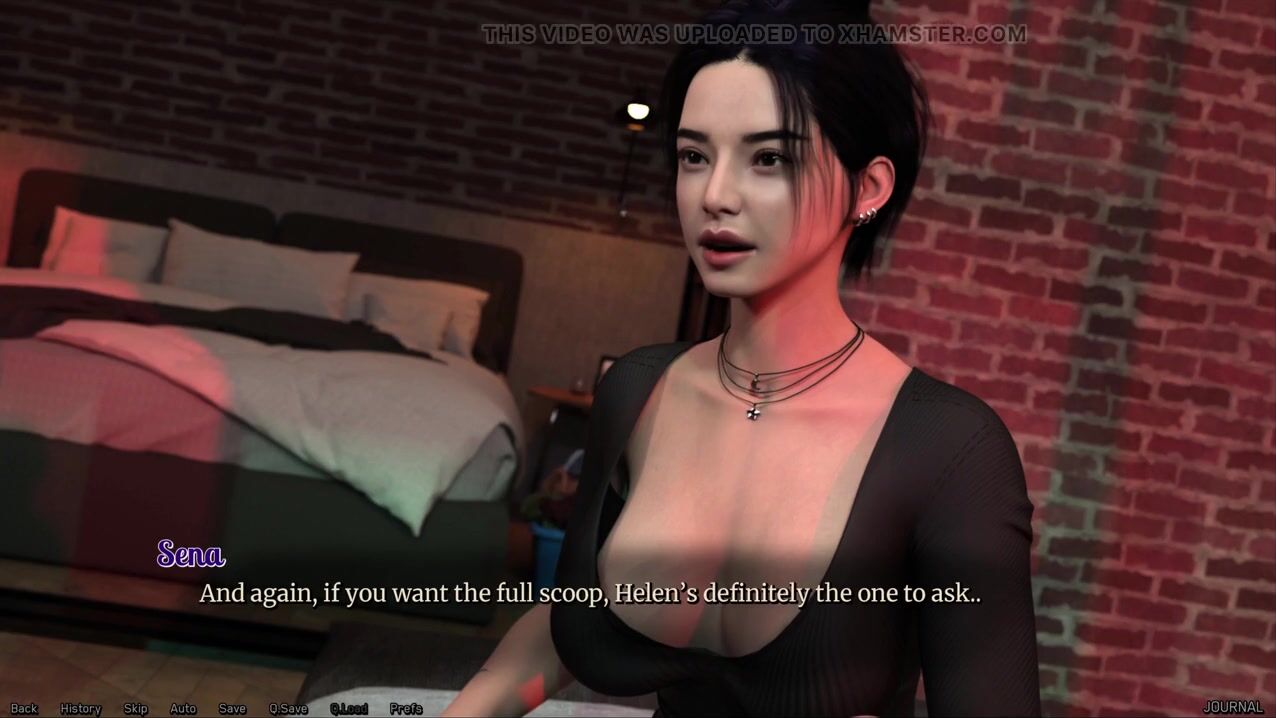
Task: Toggle Auto advance mode
Action: [183, 708]
